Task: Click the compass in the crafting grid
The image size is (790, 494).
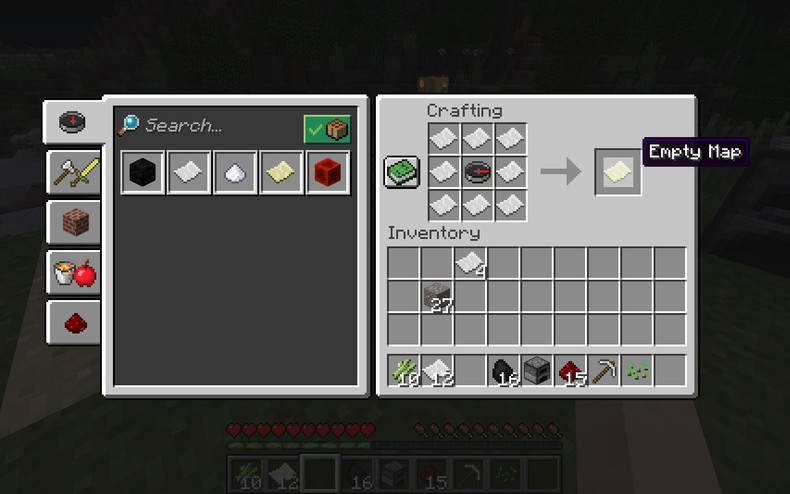Action: (x=477, y=172)
